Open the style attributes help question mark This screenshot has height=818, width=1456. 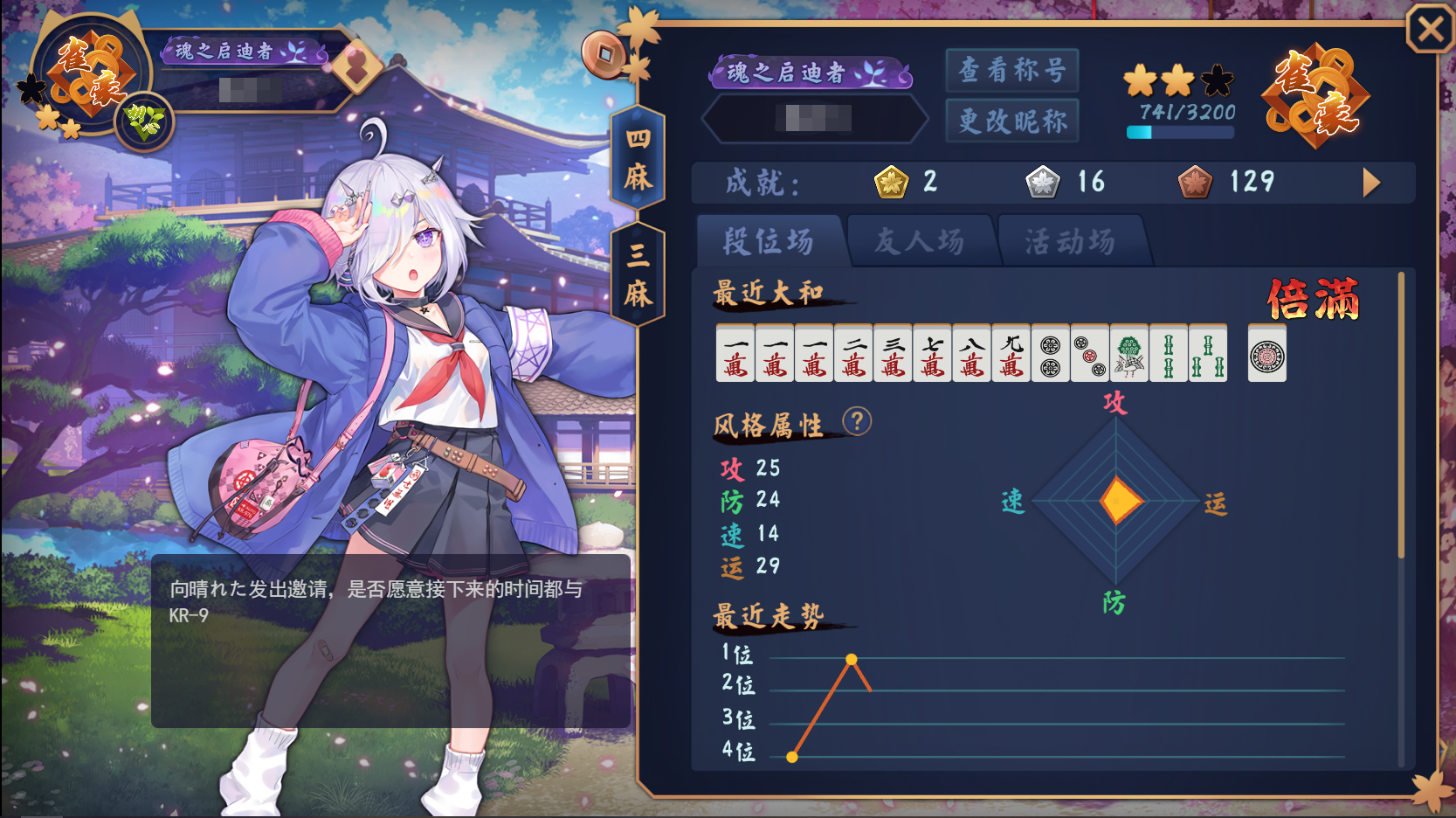coord(857,422)
